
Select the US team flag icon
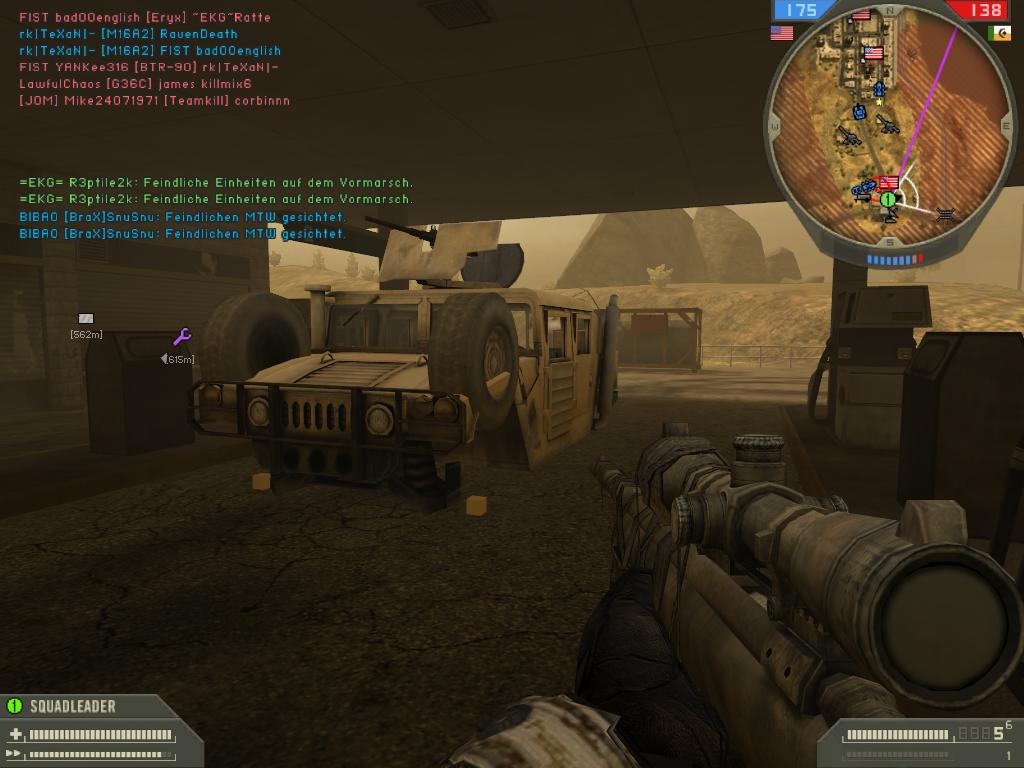tap(781, 33)
